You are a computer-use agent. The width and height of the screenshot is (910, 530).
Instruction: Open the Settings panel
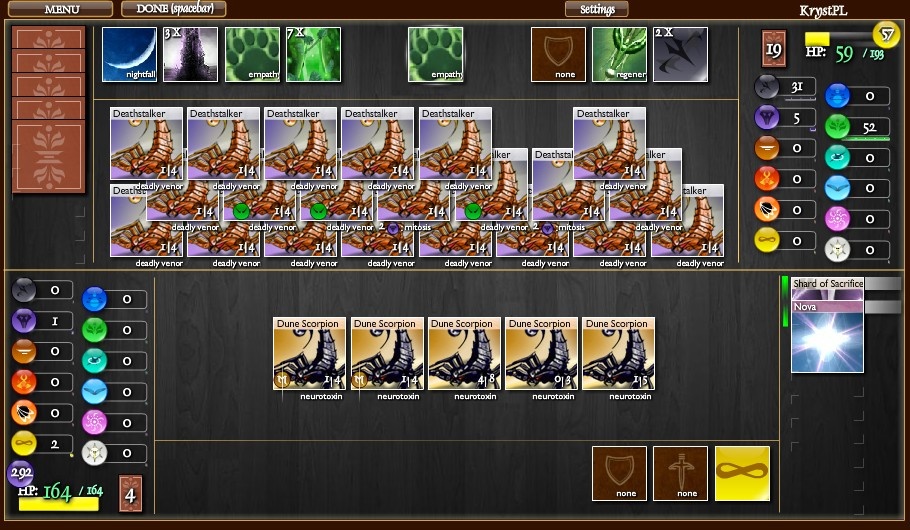tap(597, 9)
